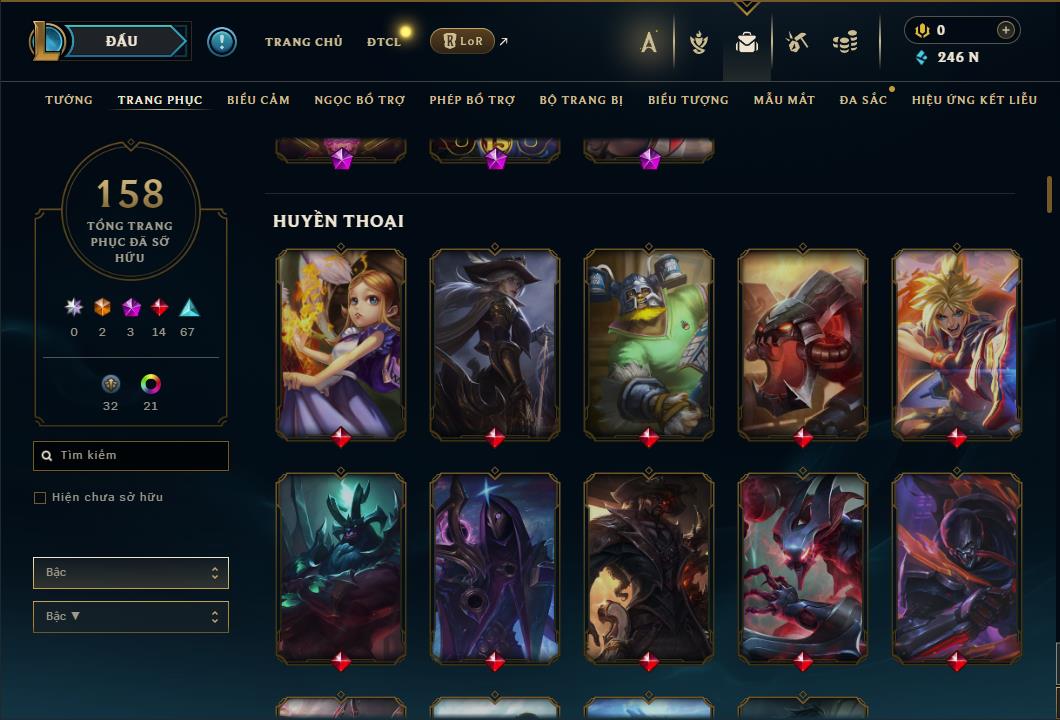
Task: Switch to the BIỂU CẢM tab
Action: click(x=258, y=100)
